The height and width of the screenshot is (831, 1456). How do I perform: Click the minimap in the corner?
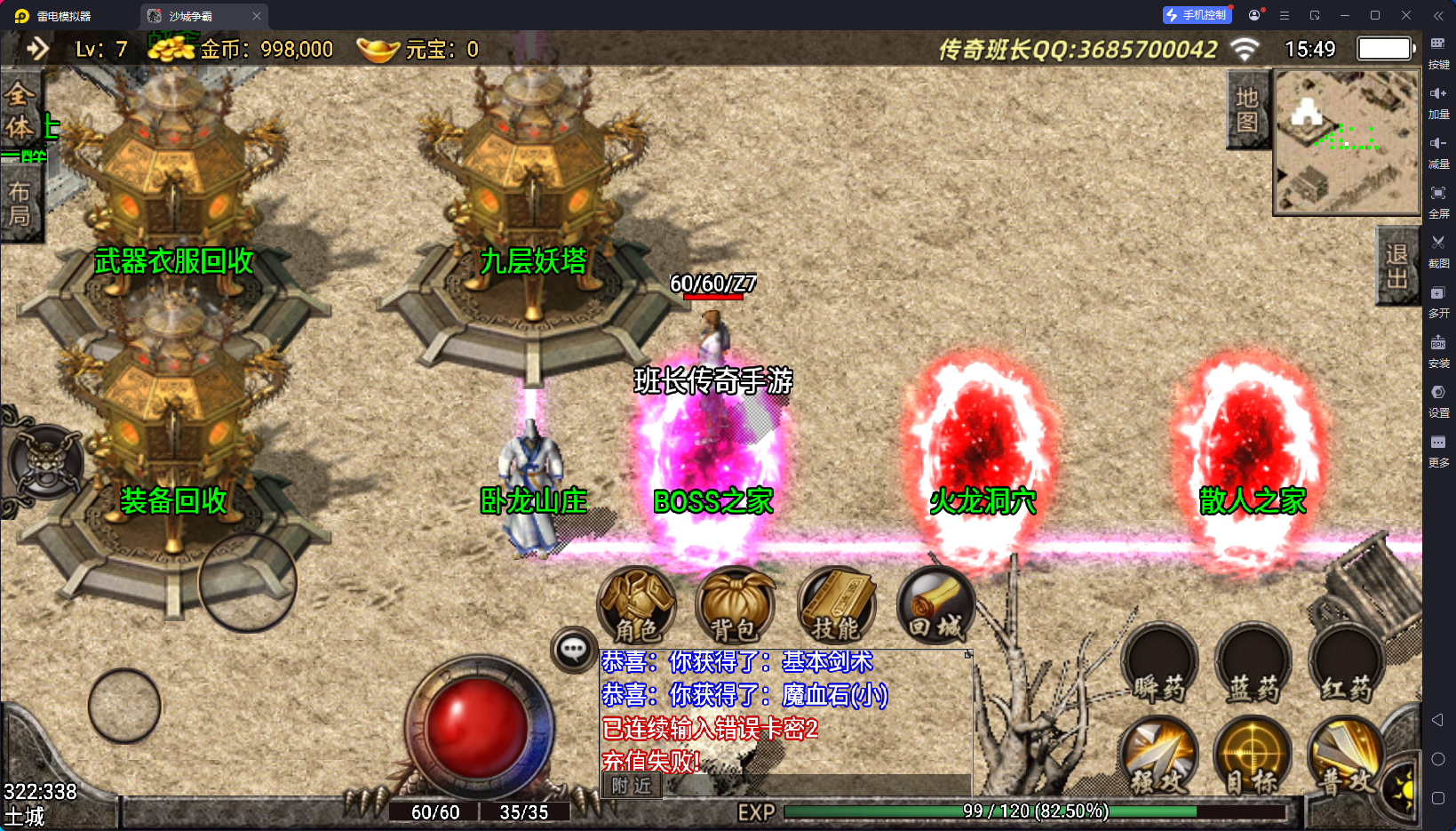[x=1347, y=142]
